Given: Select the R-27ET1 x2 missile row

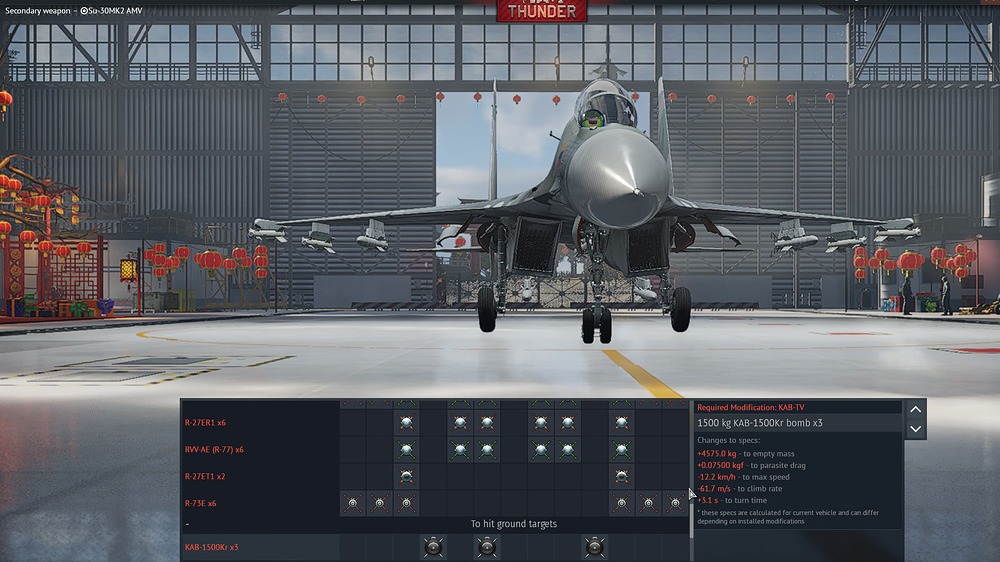Looking at the screenshot, I should (x=205, y=476).
